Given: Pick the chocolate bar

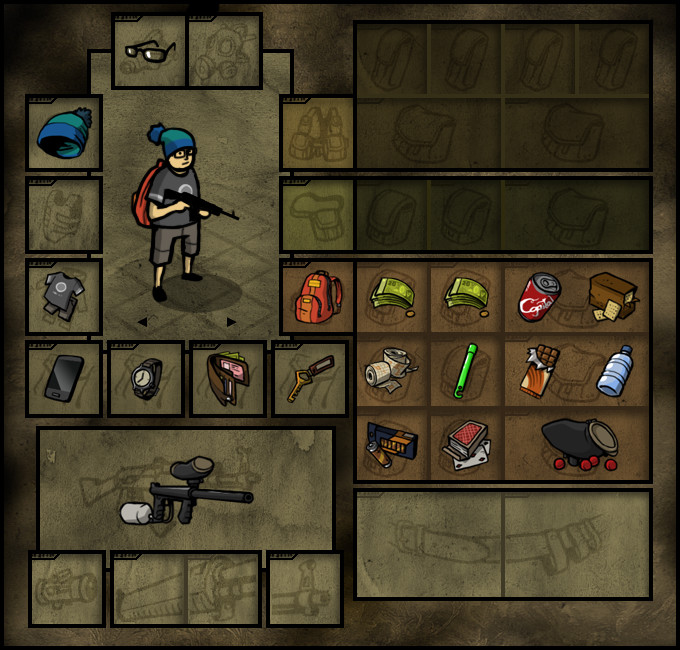Looking at the screenshot, I should [540, 372].
